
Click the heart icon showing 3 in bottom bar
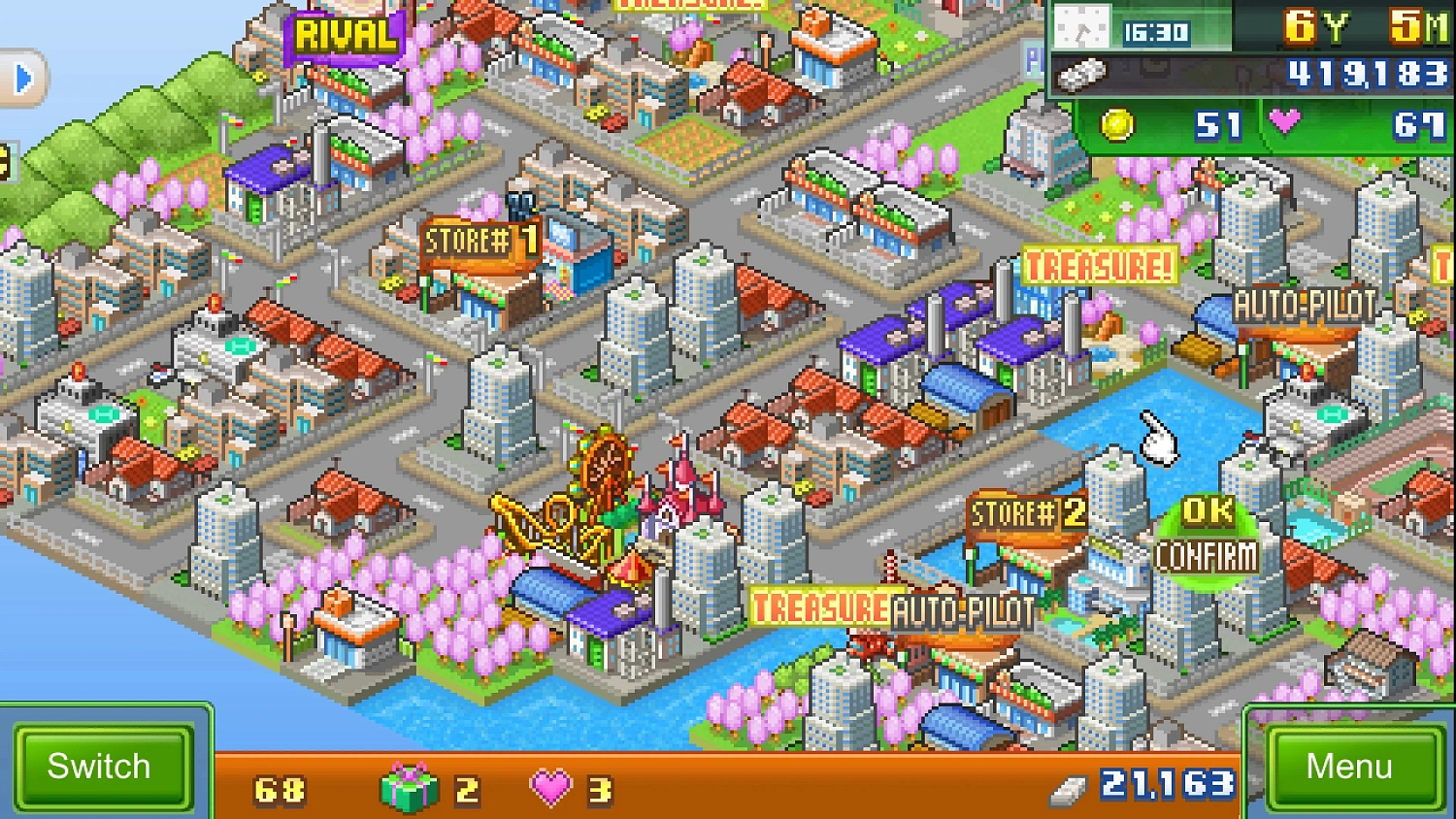pos(549,786)
